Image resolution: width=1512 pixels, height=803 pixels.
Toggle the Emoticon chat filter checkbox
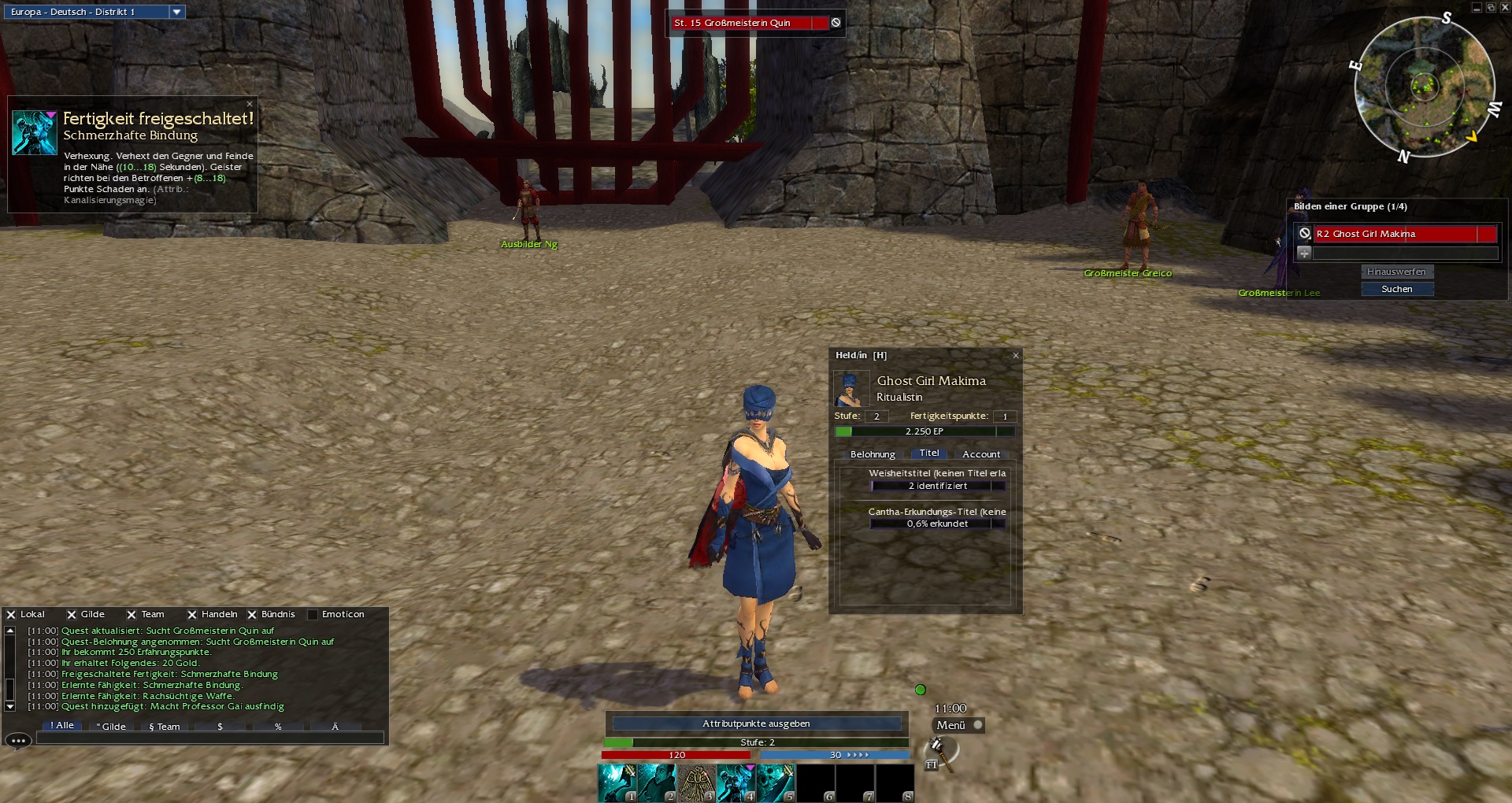tap(313, 615)
